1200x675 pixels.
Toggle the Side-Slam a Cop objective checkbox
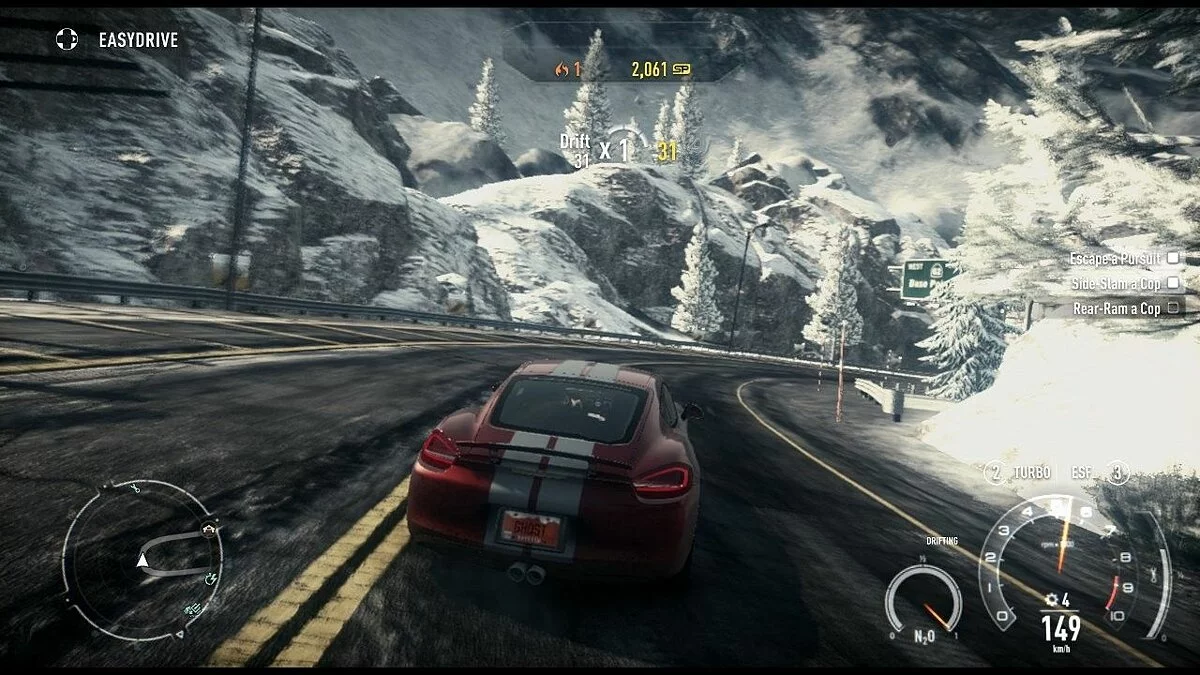[x=1173, y=284]
